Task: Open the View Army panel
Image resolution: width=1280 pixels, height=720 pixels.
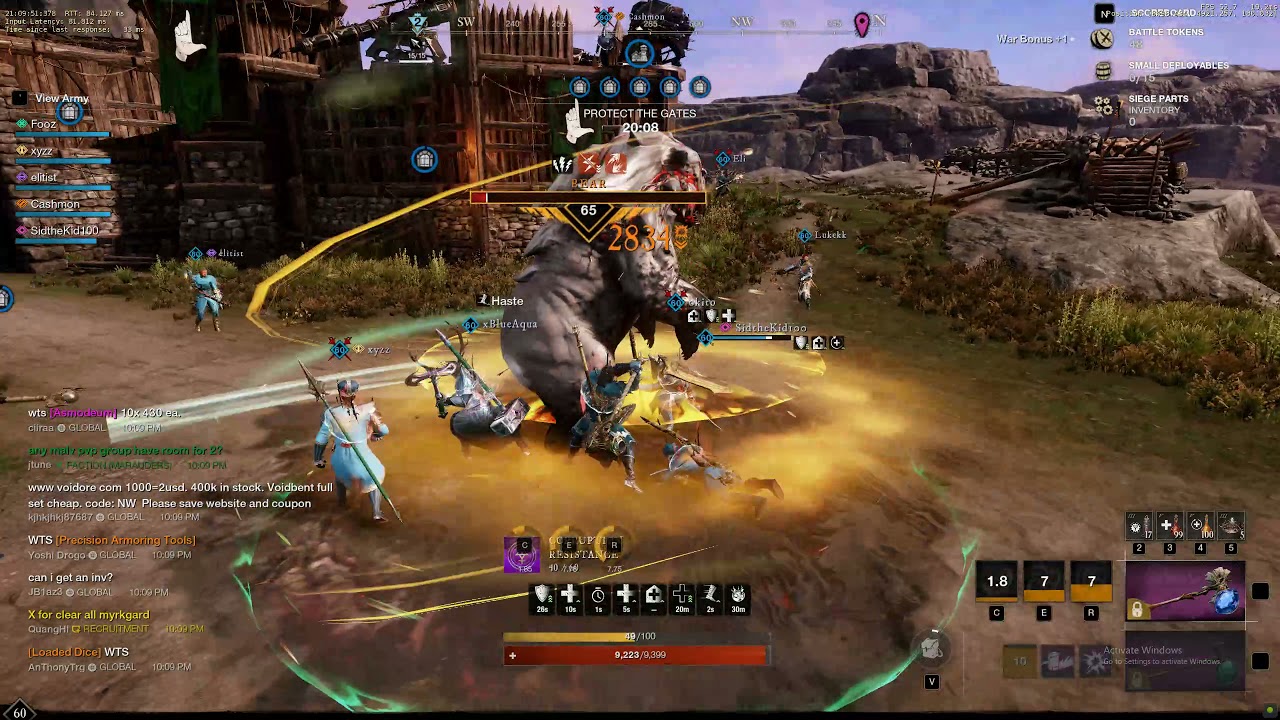Action: pos(61,98)
